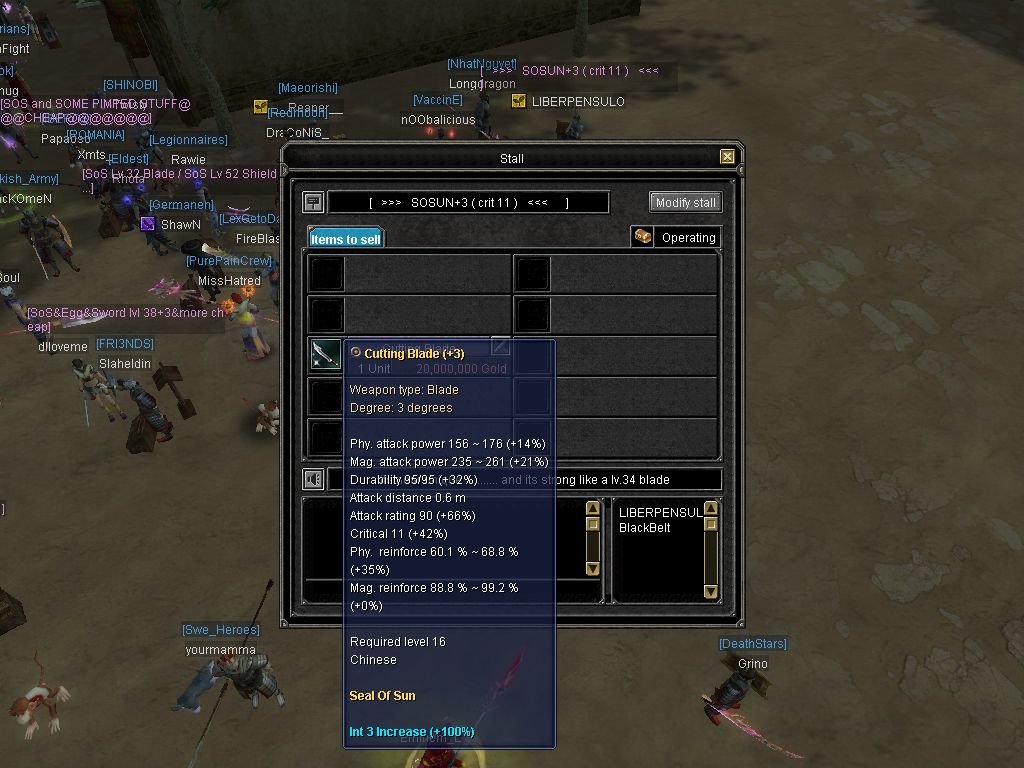Screen dimensions: 1024x768
Task: Switch to the Items to sell tab
Action: click(x=345, y=239)
